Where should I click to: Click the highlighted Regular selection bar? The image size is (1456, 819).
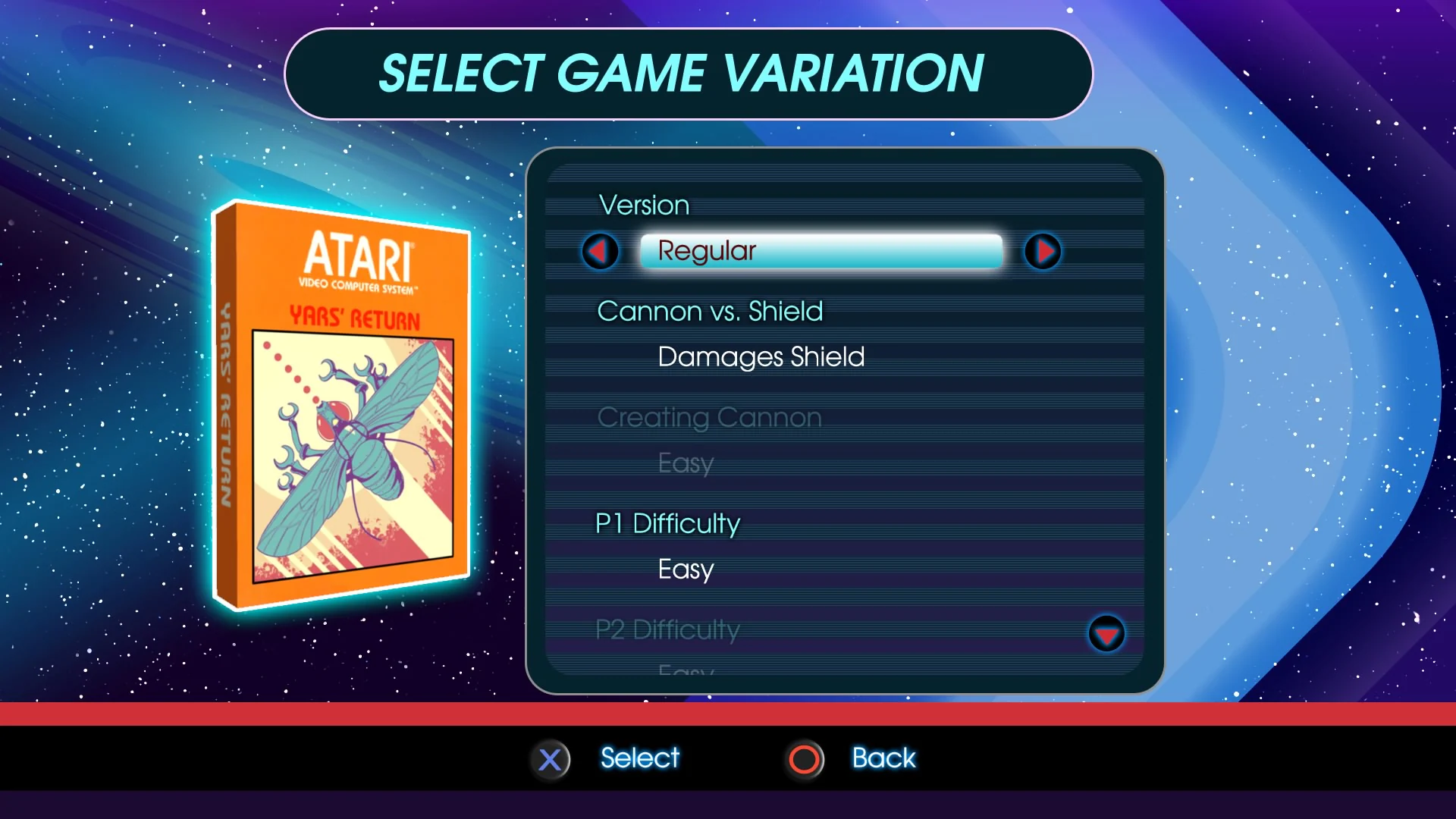(x=821, y=251)
